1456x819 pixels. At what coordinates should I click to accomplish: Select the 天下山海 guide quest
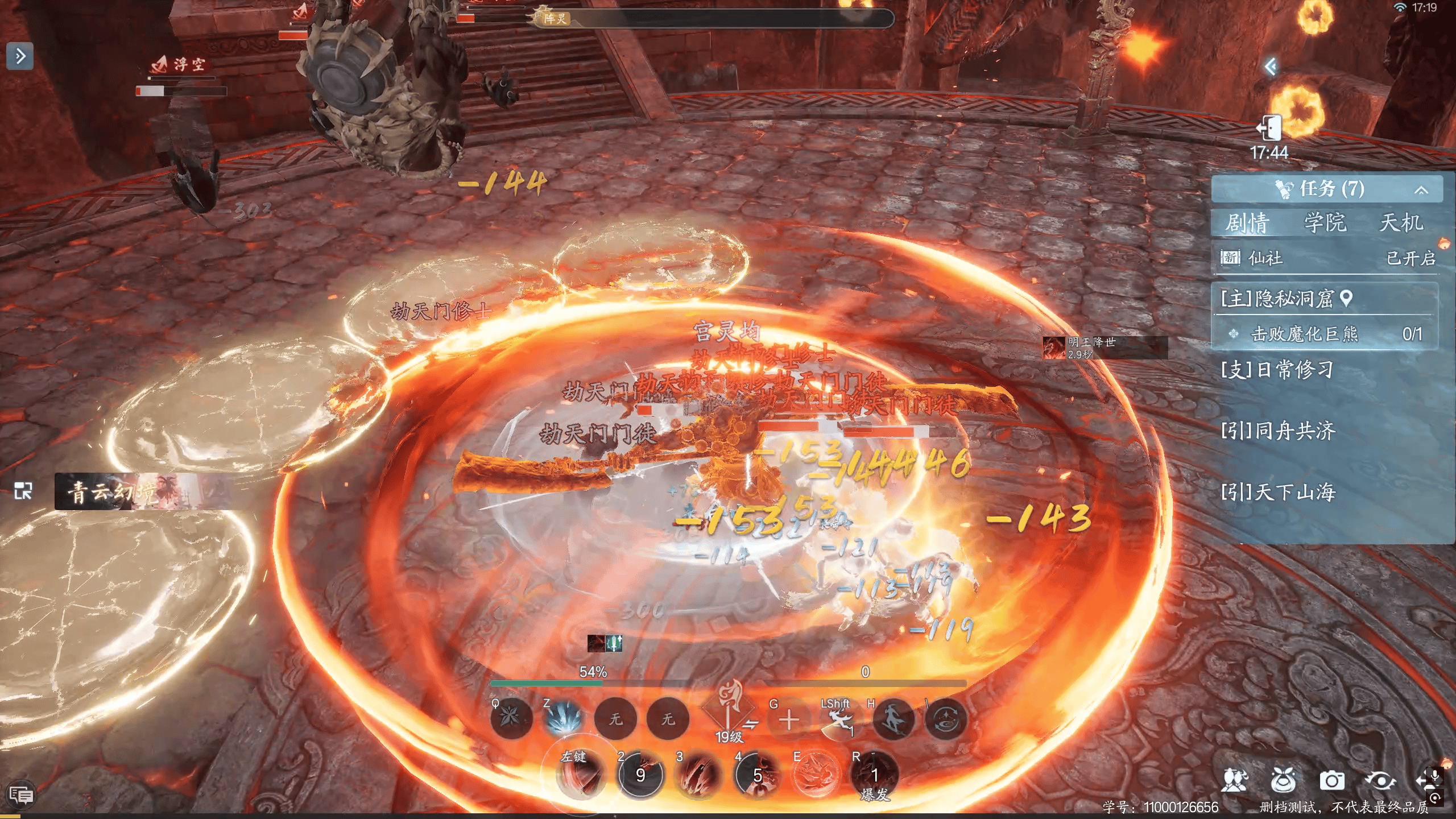pyautogui.click(x=1278, y=492)
